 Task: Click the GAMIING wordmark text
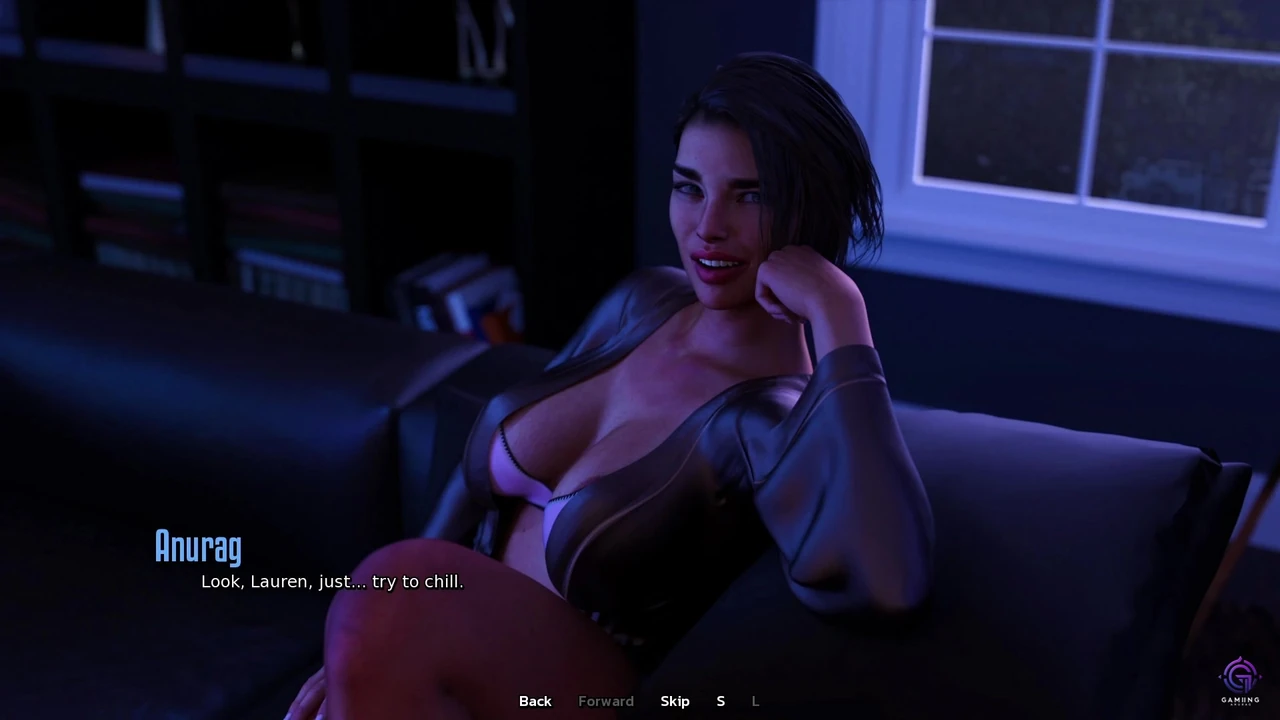click(x=1240, y=699)
